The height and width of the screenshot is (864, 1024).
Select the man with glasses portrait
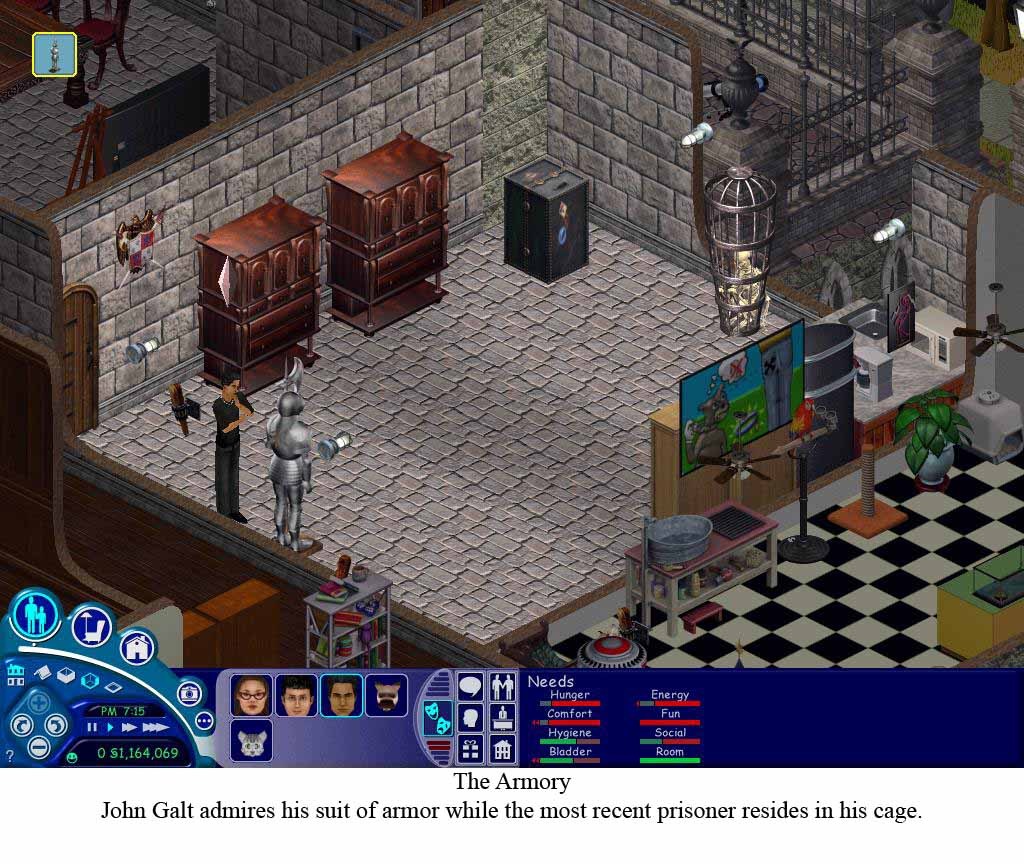[296, 694]
